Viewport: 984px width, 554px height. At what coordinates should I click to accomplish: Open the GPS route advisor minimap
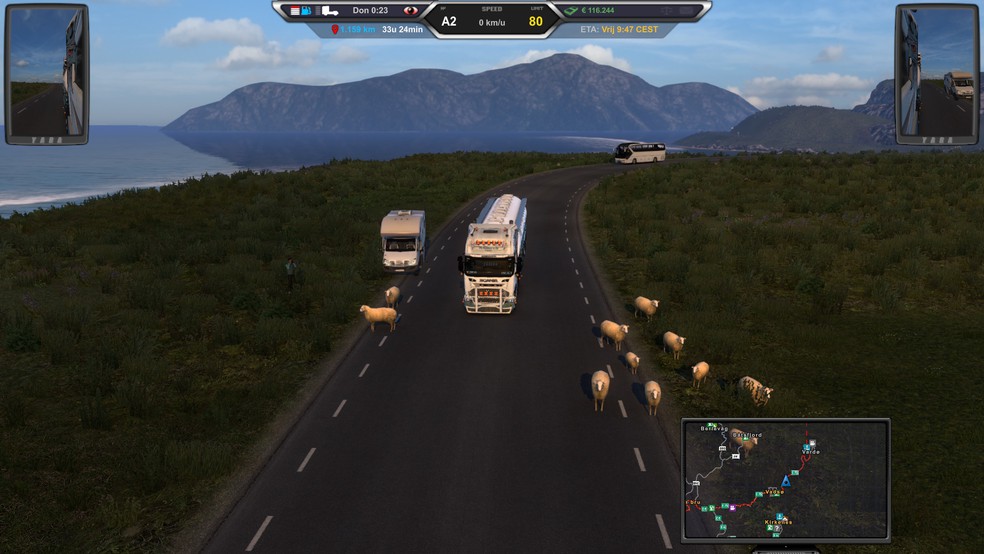click(785, 480)
